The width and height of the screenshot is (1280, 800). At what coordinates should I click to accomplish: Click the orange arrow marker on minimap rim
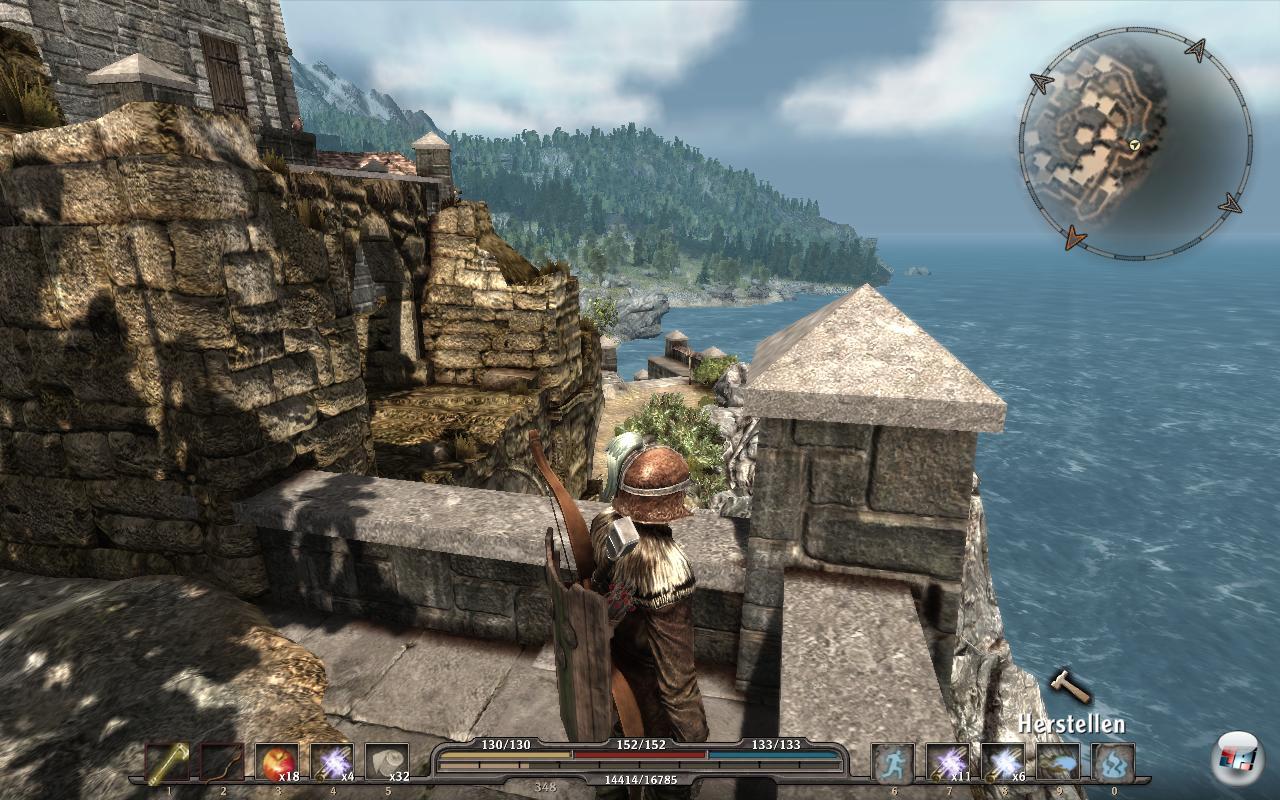pos(1075,237)
